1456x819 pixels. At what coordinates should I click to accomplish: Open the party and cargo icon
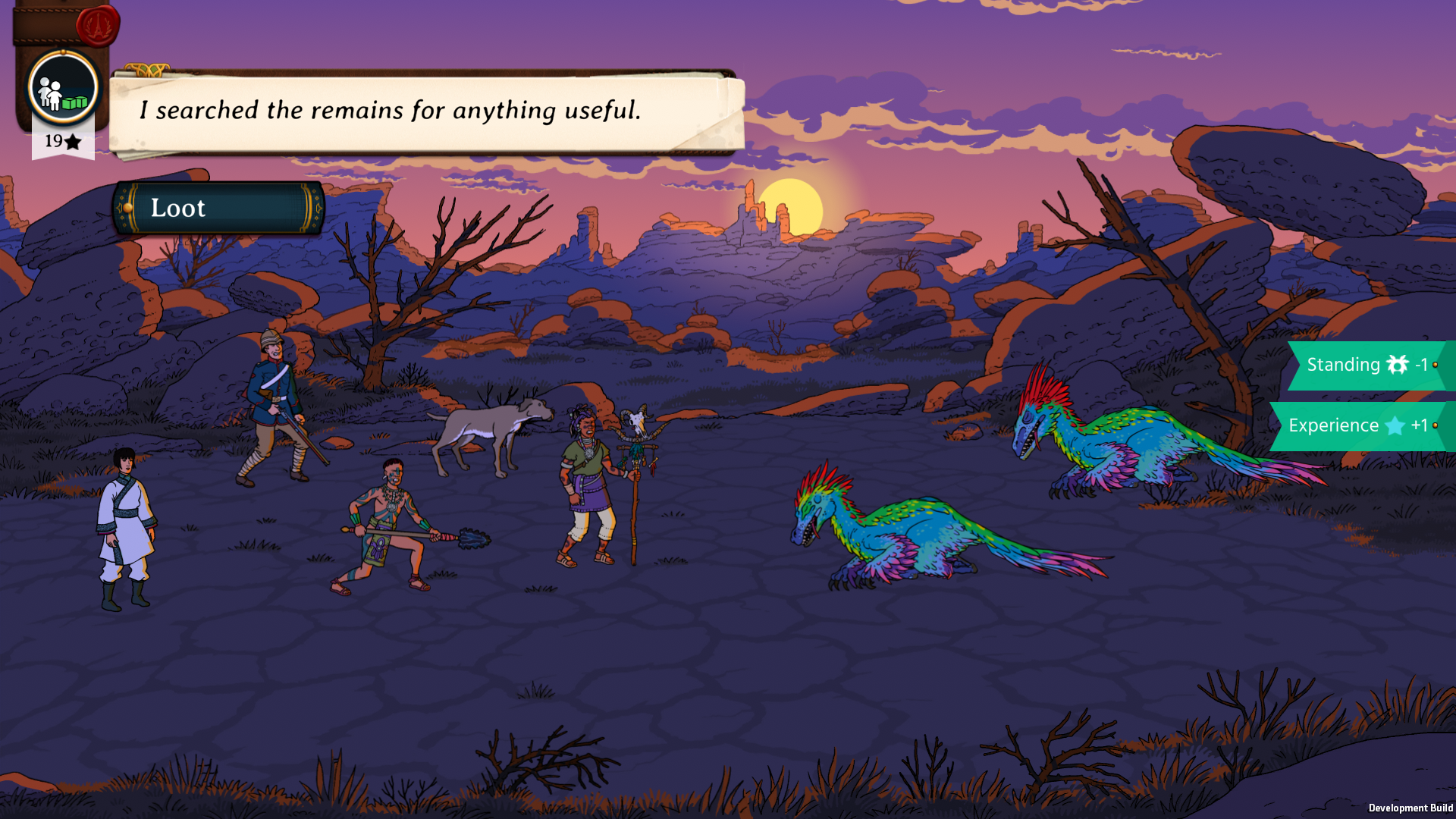(x=63, y=89)
